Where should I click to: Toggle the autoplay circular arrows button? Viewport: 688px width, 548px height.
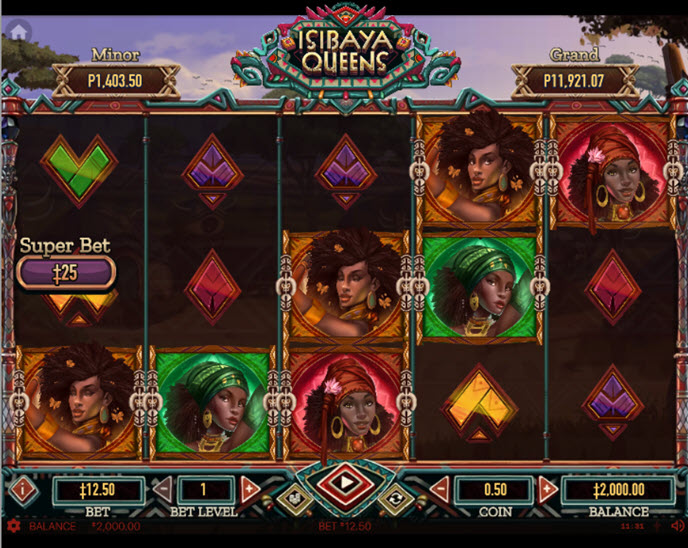393,498
